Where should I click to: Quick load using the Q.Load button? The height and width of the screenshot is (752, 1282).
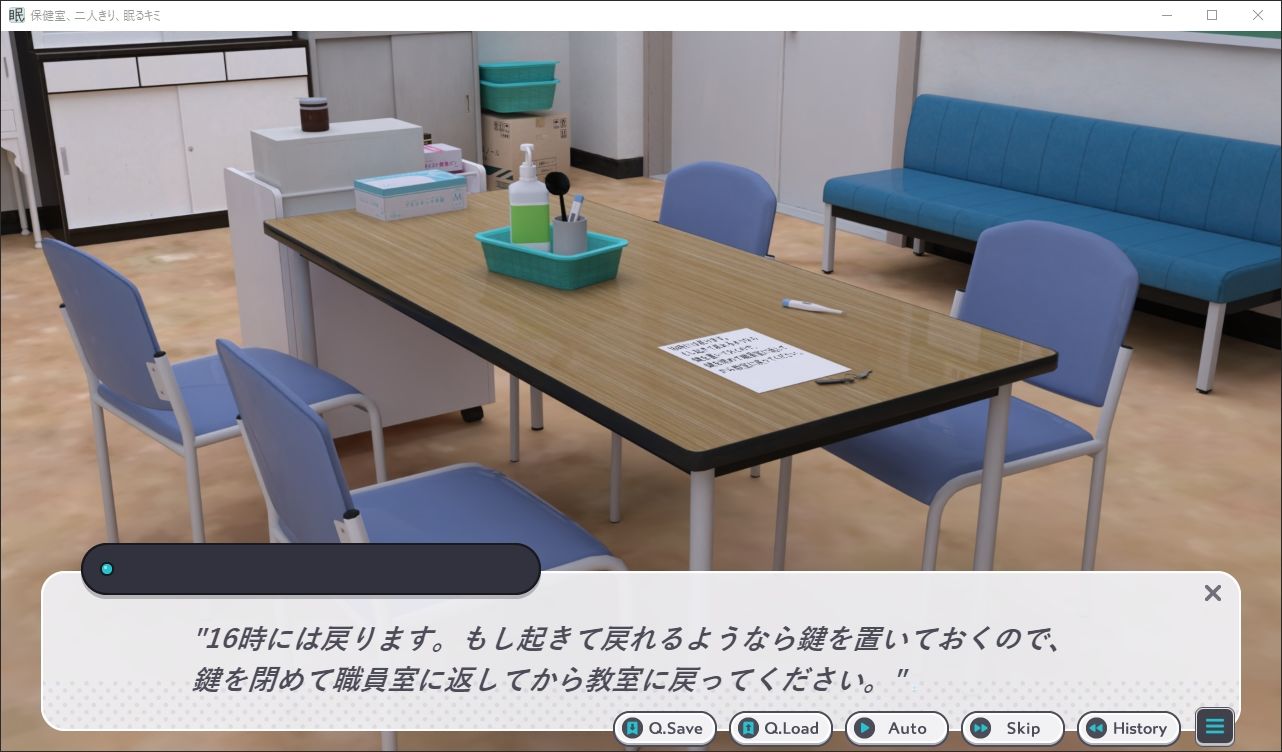coord(781,728)
